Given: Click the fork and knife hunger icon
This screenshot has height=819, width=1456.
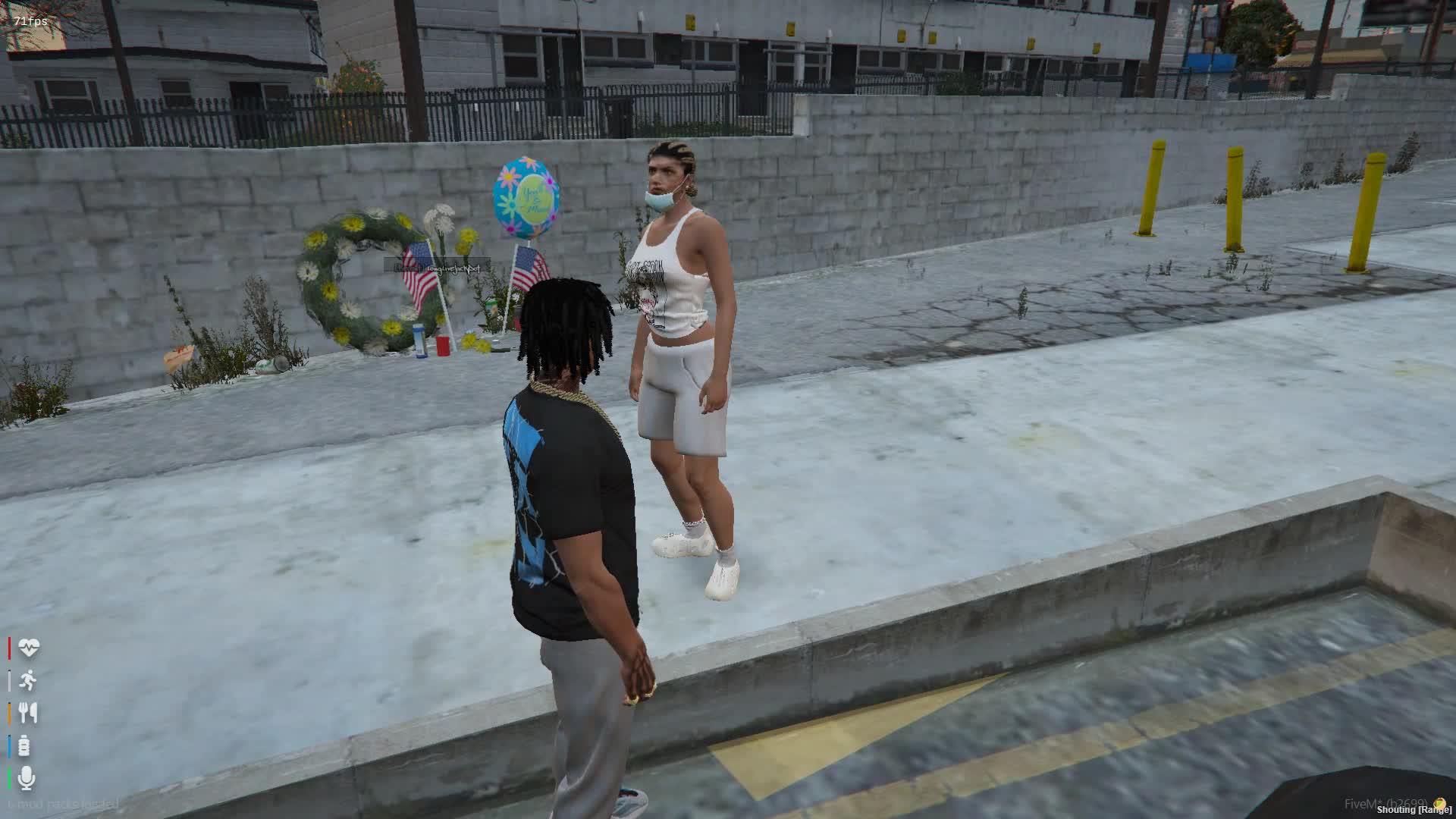Looking at the screenshot, I should tap(28, 713).
